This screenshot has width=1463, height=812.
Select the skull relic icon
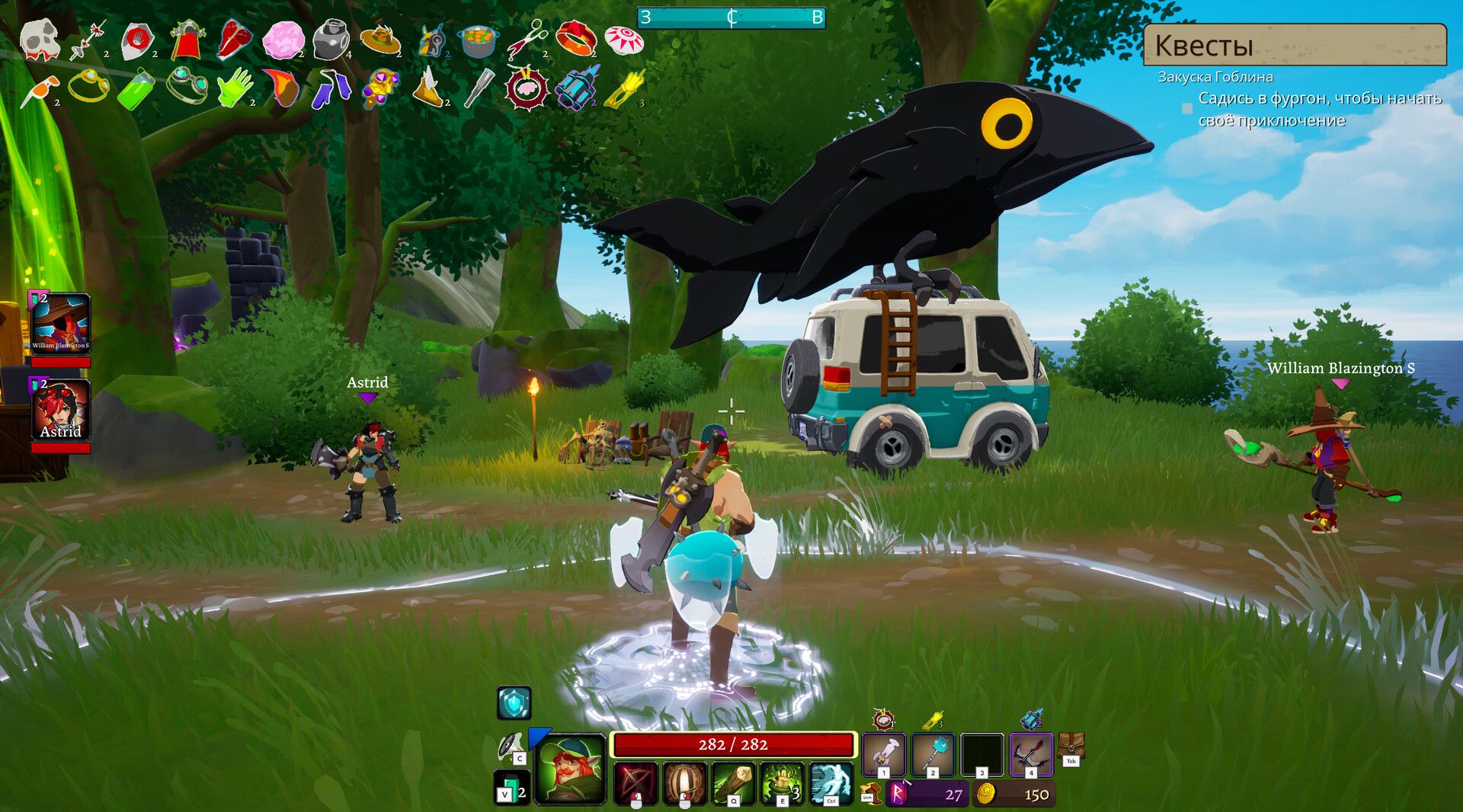pos(39,39)
